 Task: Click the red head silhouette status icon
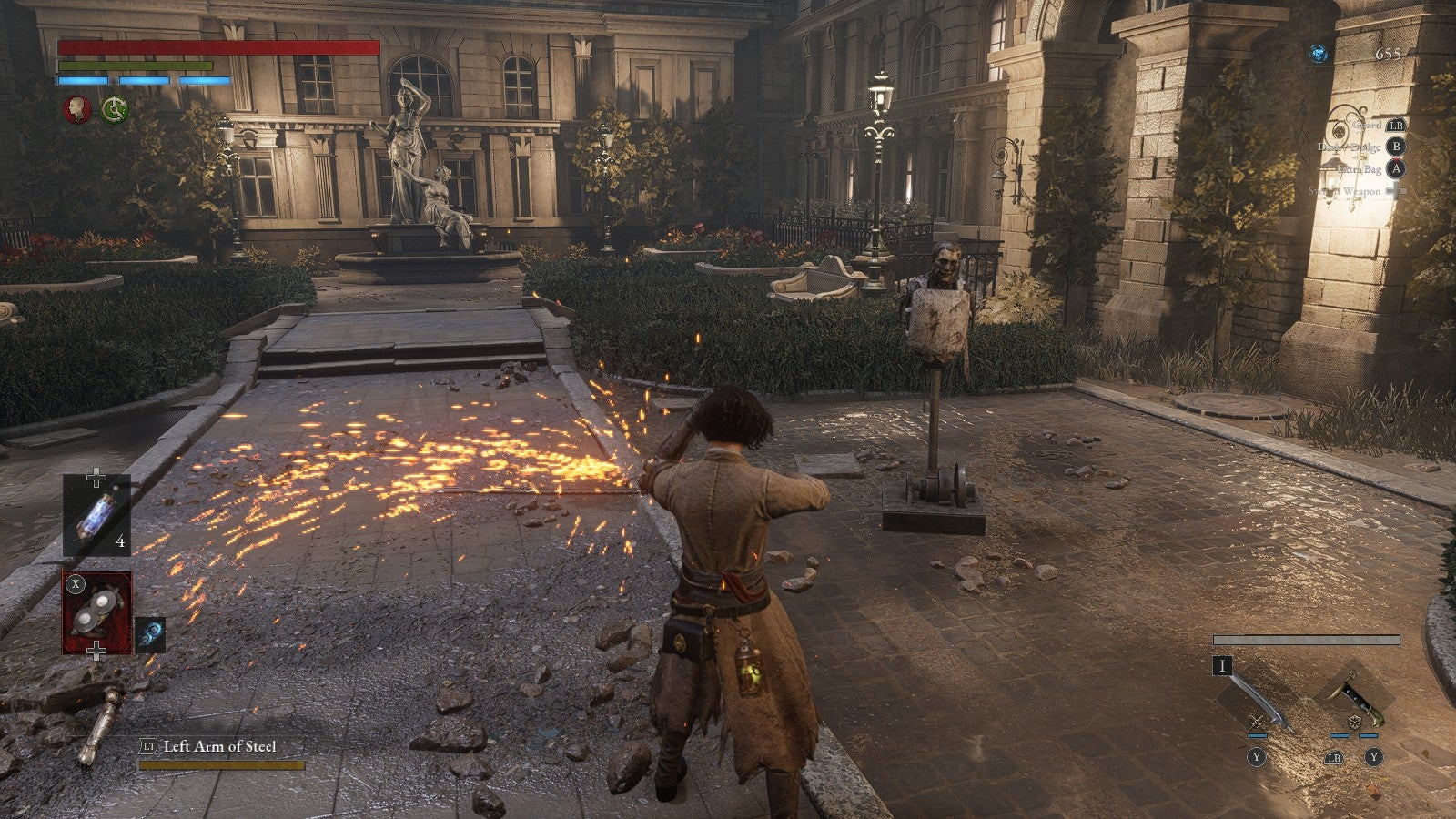point(76,110)
